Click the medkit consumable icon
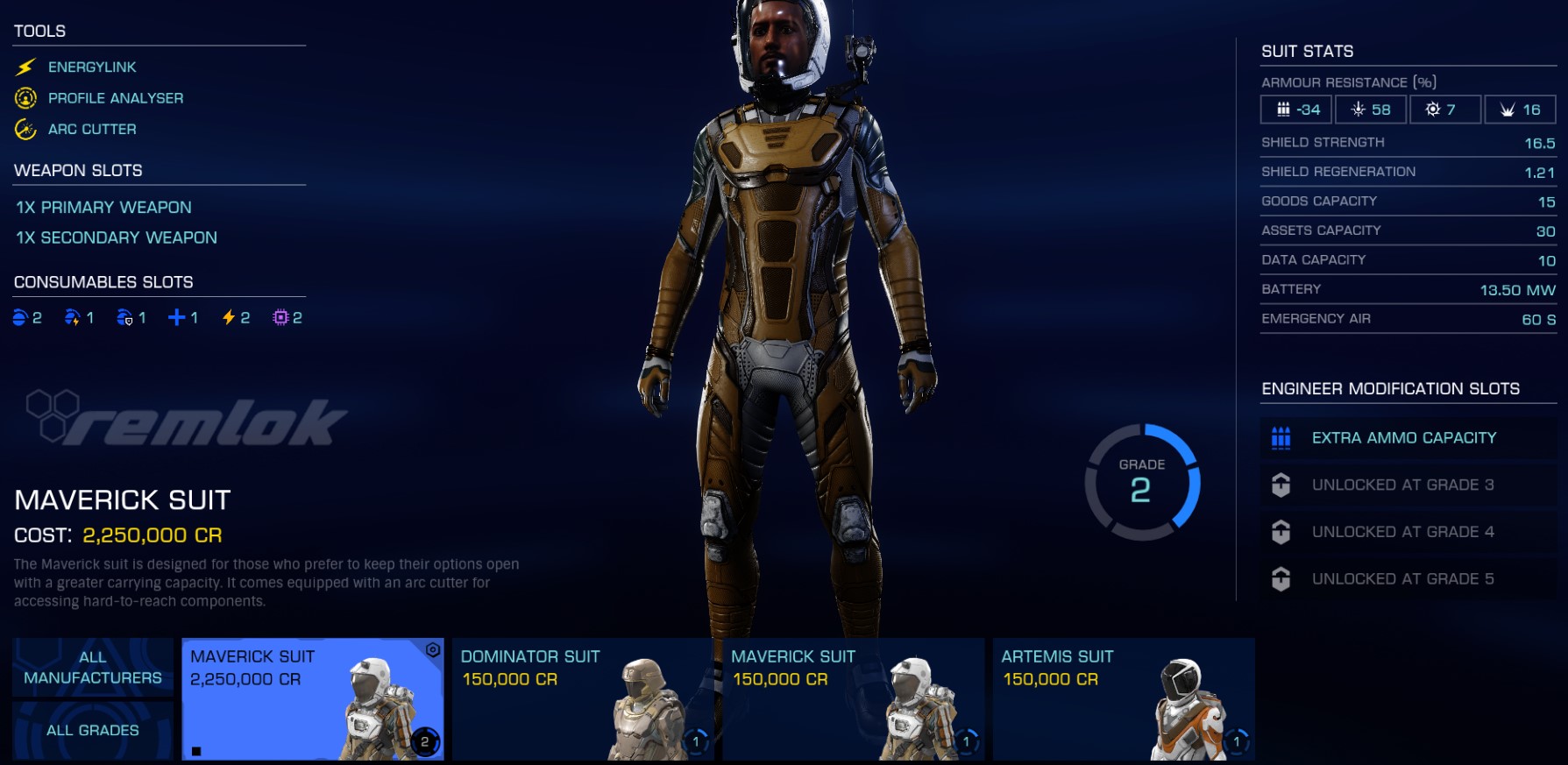 (177, 317)
